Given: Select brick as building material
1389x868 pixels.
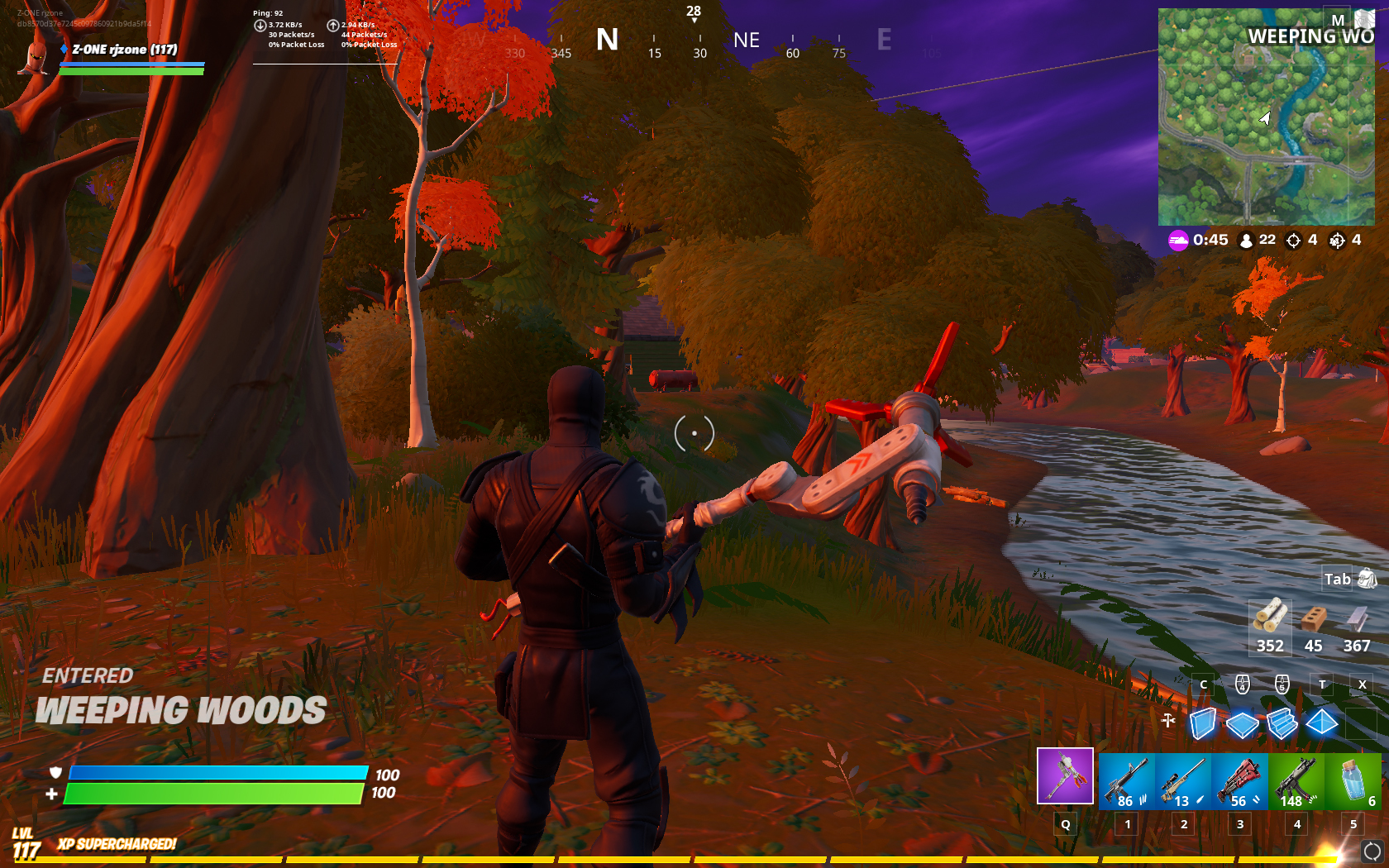Looking at the screenshot, I should [1313, 626].
